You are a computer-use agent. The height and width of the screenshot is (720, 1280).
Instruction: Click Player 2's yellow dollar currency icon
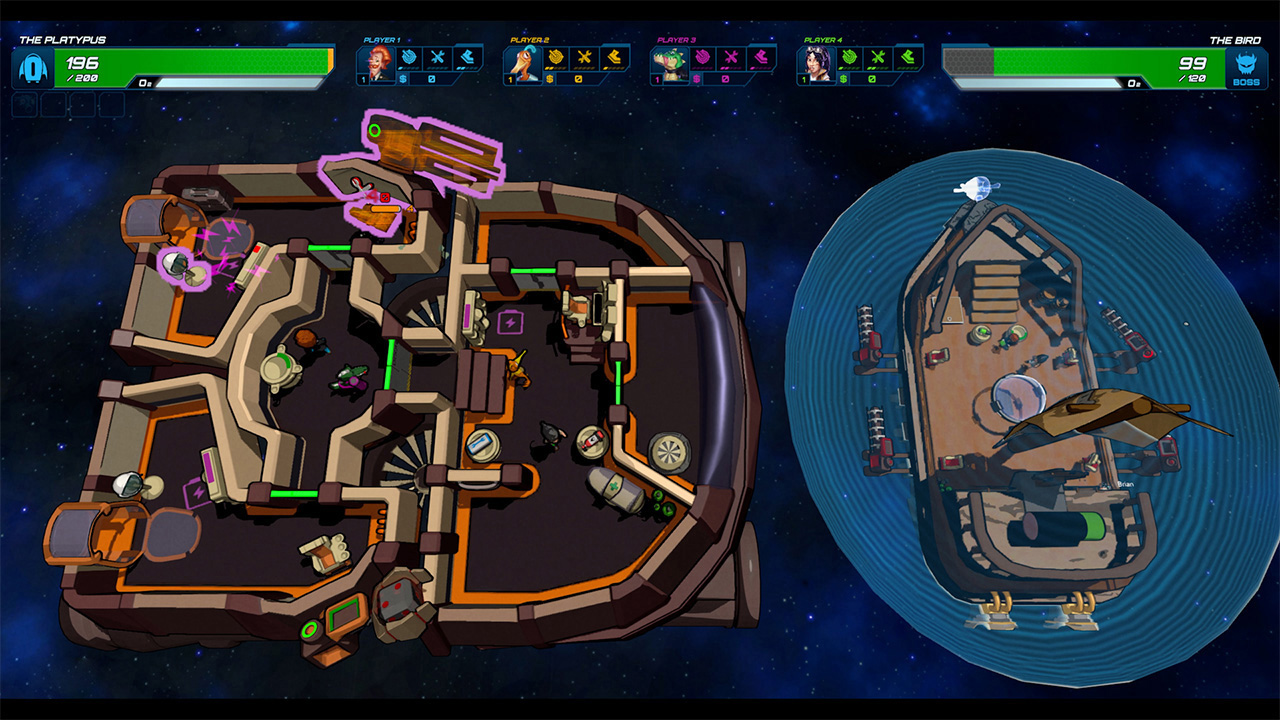coord(548,79)
